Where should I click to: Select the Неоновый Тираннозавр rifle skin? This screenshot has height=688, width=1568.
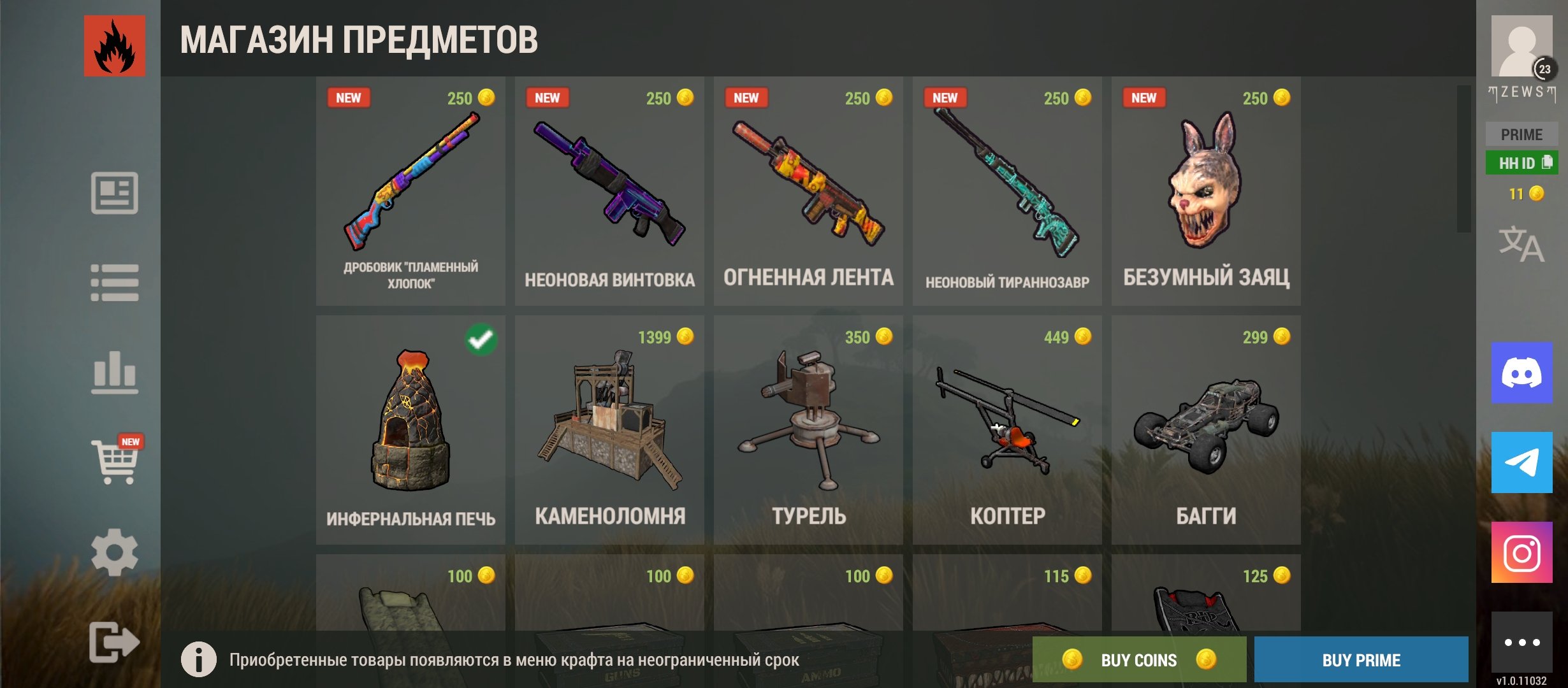click(x=1007, y=191)
